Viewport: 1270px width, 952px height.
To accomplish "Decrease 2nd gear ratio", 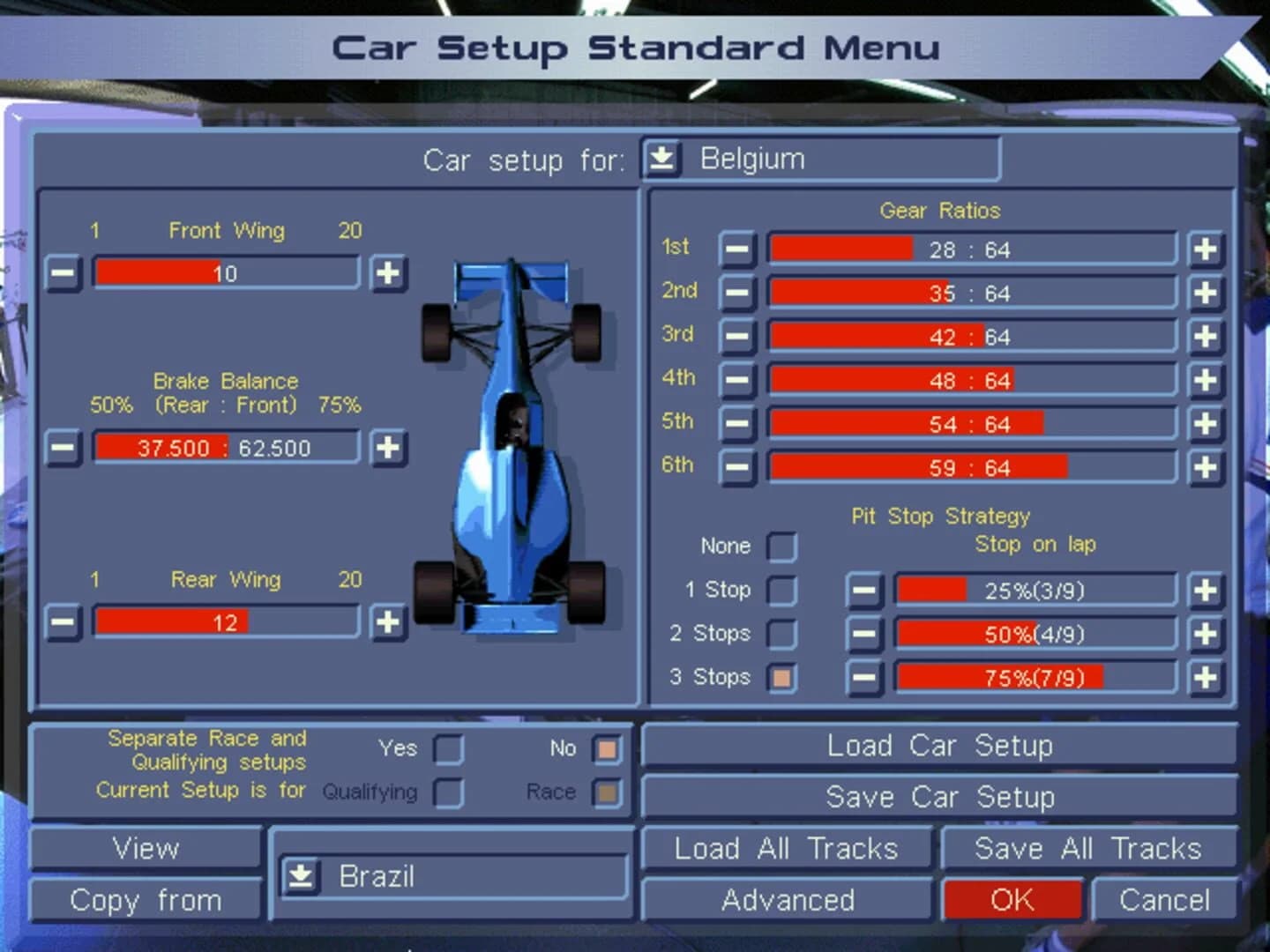I will click(x=737, y=294).
